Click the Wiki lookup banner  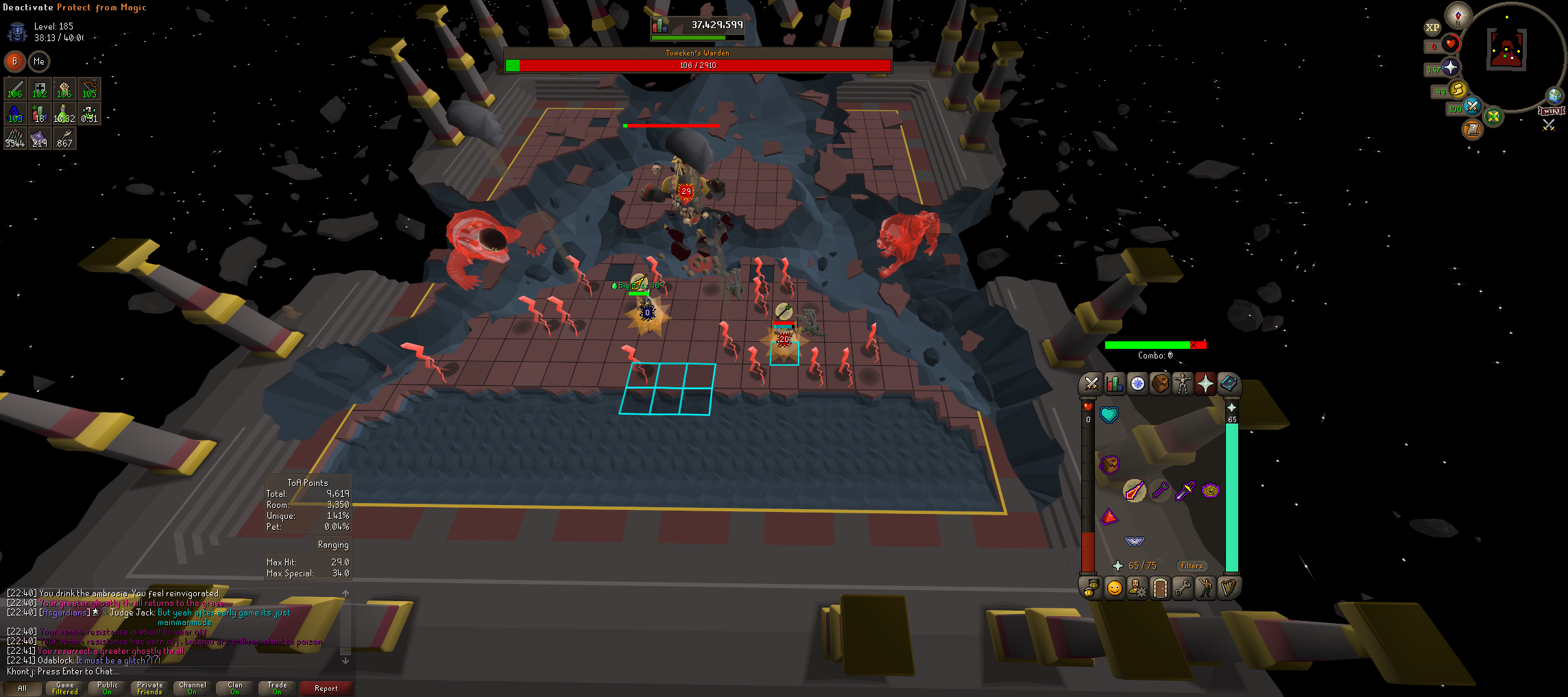click(1551, 111)
